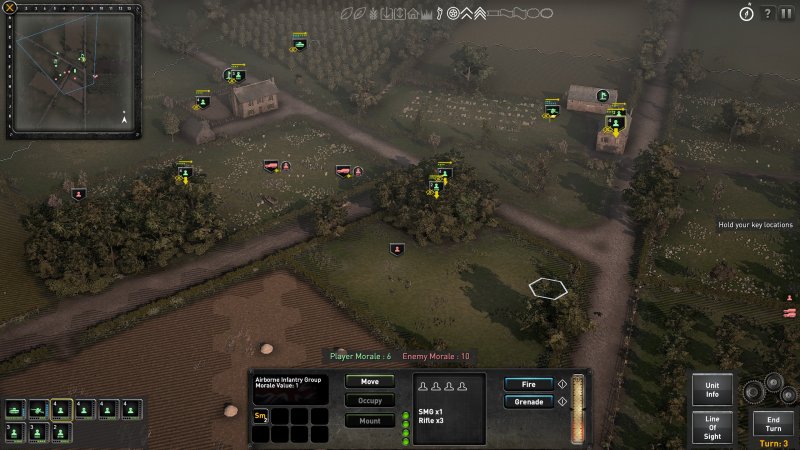Select the Occupy order
Viewport: 800px width, 450px height.
(x=369, y=400)
